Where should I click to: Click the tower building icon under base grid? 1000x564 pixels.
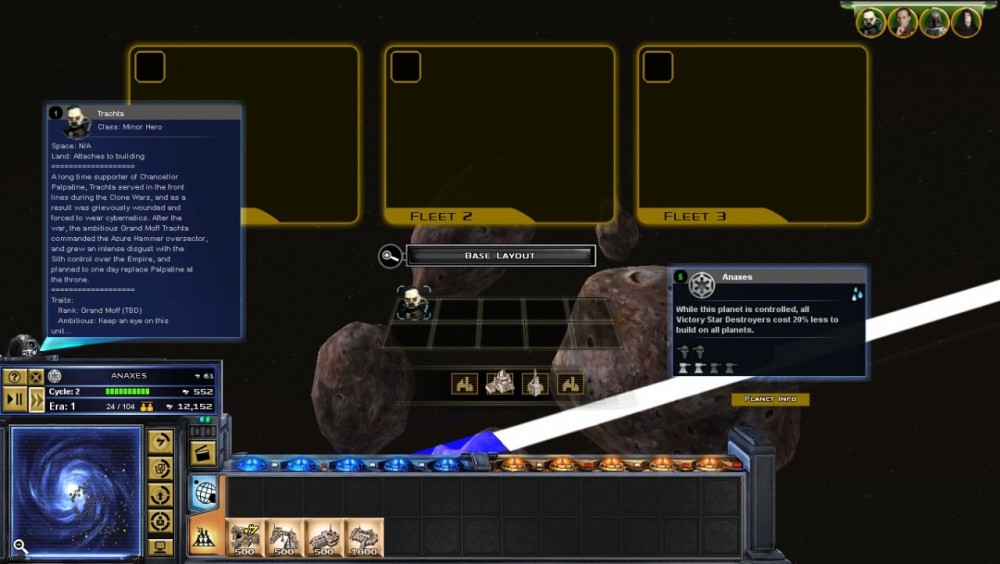(x=535, y=383)
